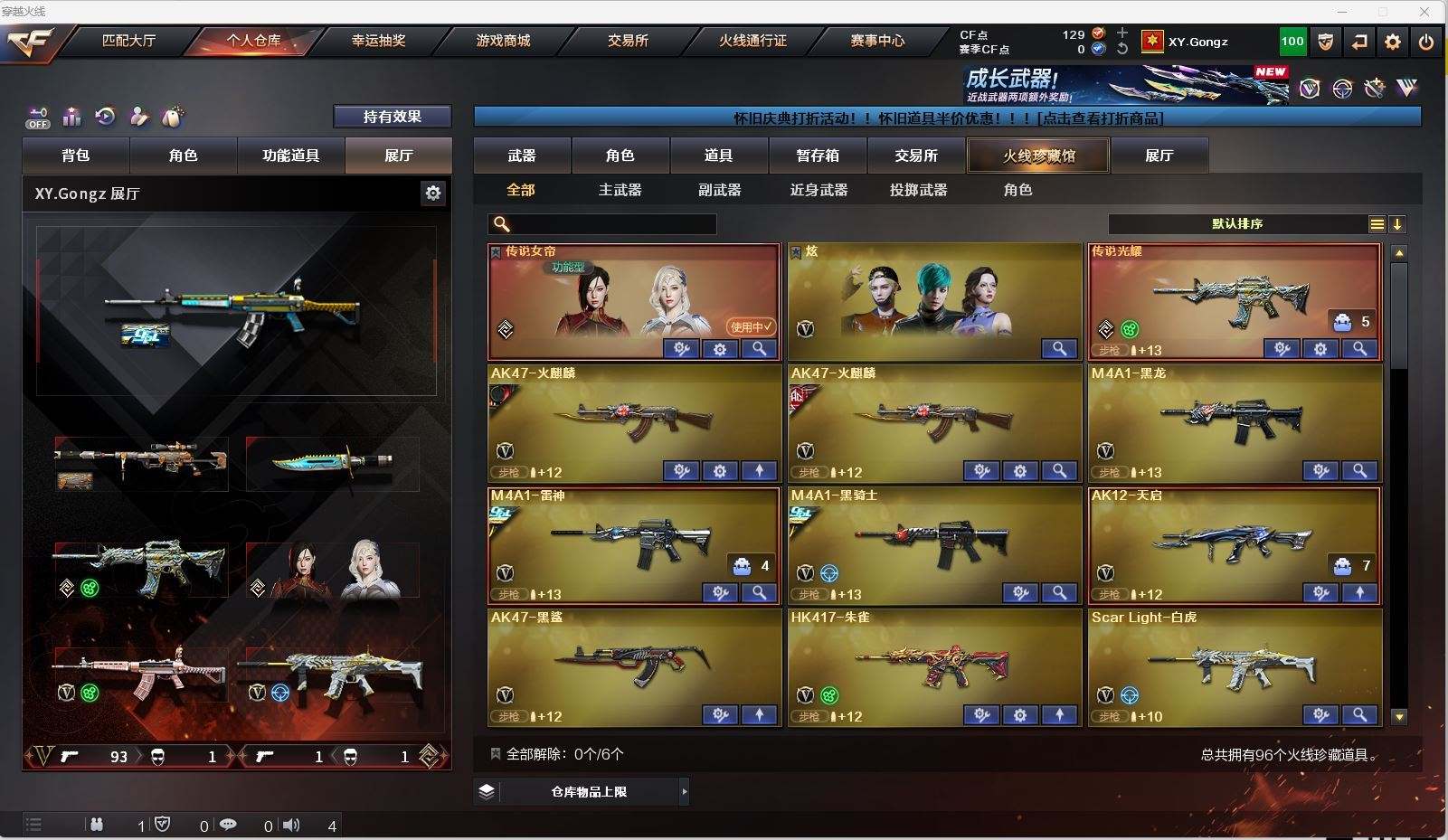Visit the 赛事中心 tournament center

tap(877, 41)
